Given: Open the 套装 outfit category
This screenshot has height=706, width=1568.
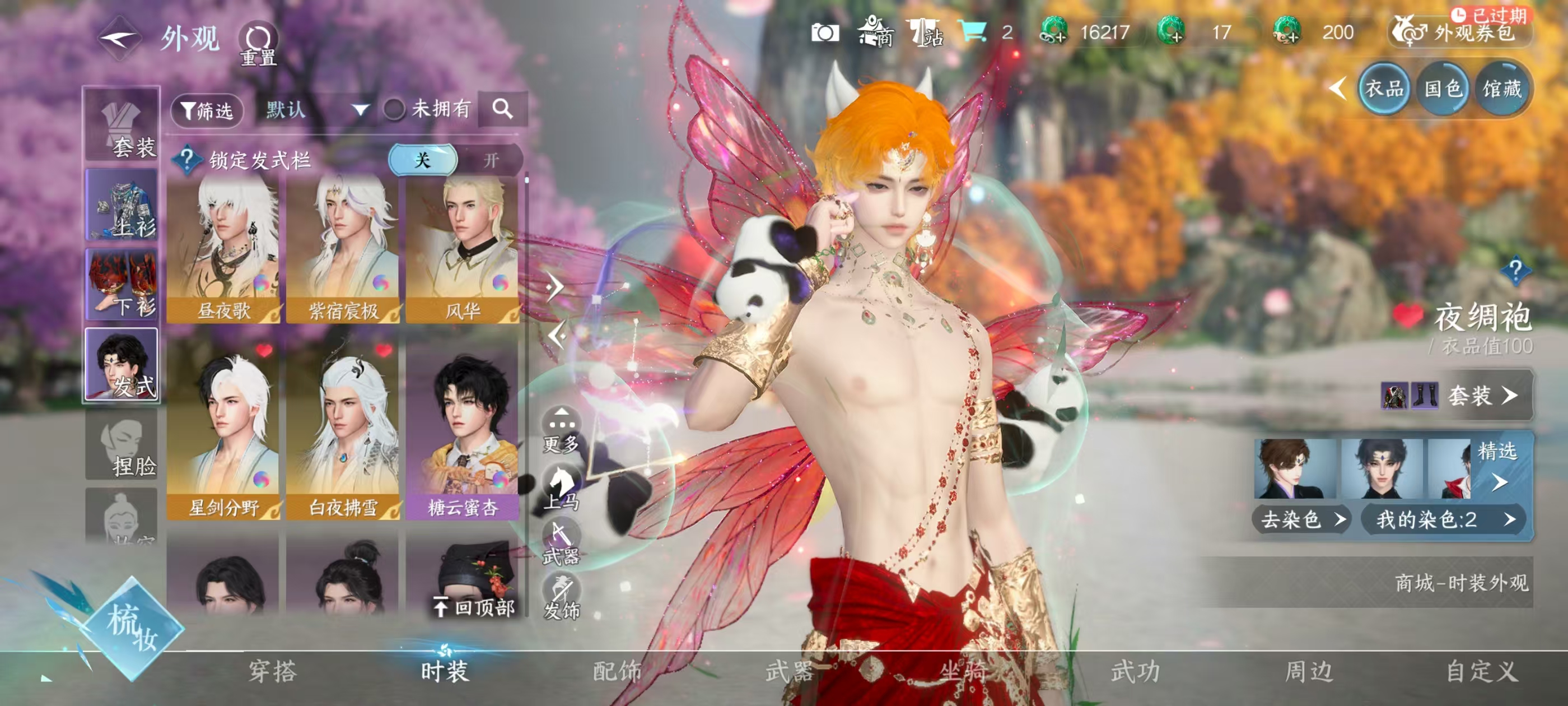Looking at the screenshot, I should (x=122, y=125).
